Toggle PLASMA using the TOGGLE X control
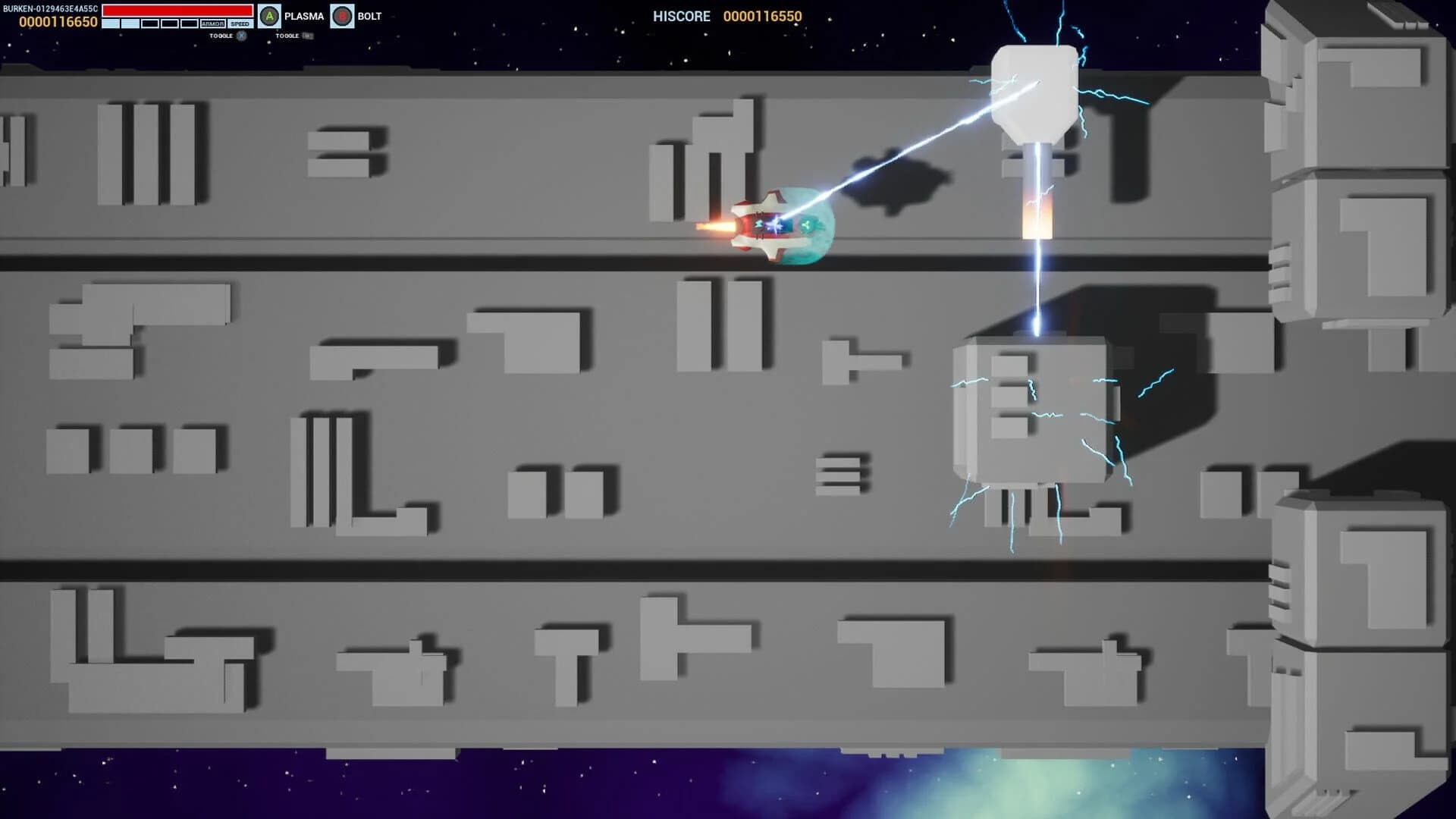 click(x=227, y=36)
